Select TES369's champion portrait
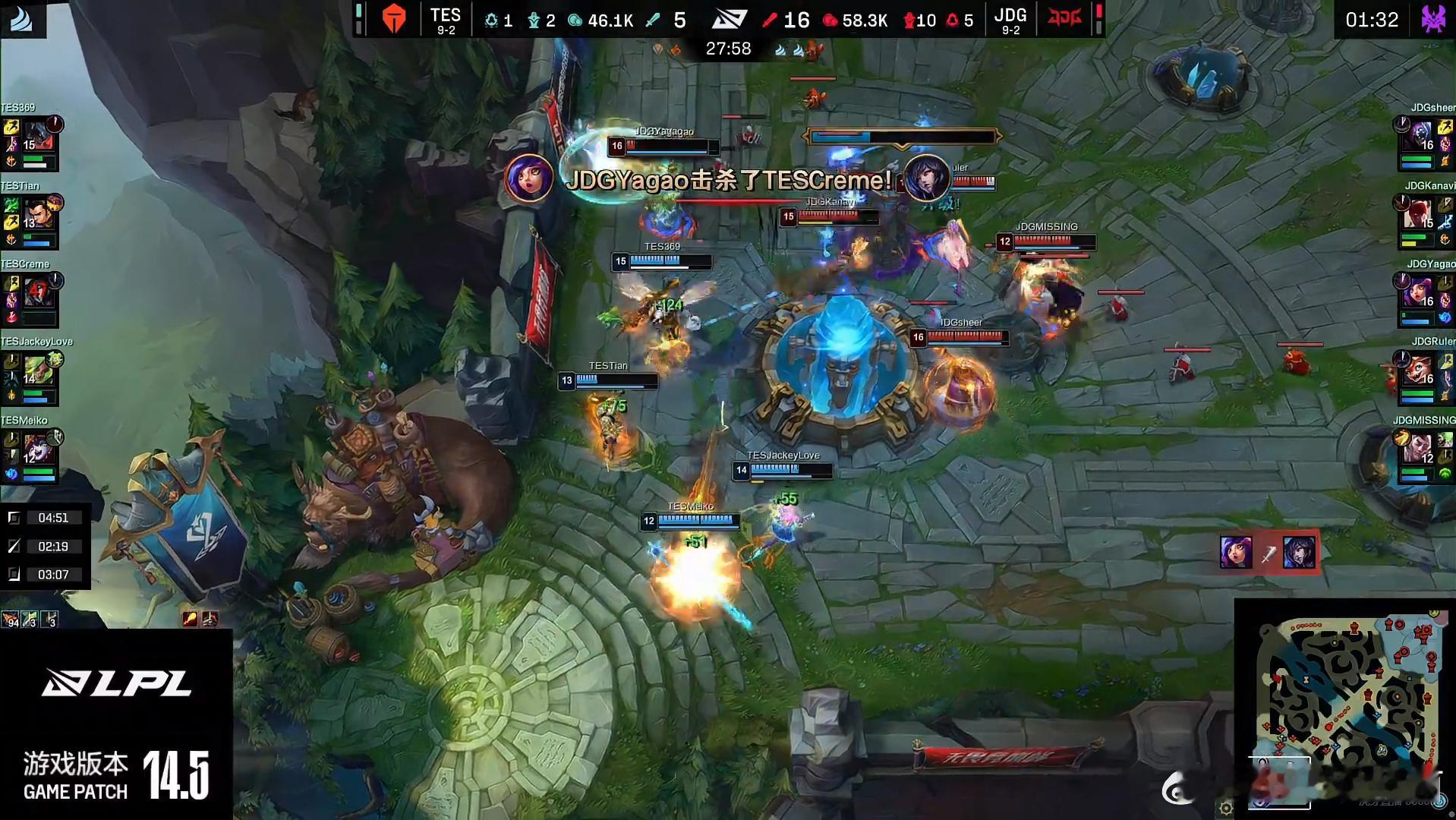Image resolution: width=1456 pixels, height=820 pixels. 36,137
